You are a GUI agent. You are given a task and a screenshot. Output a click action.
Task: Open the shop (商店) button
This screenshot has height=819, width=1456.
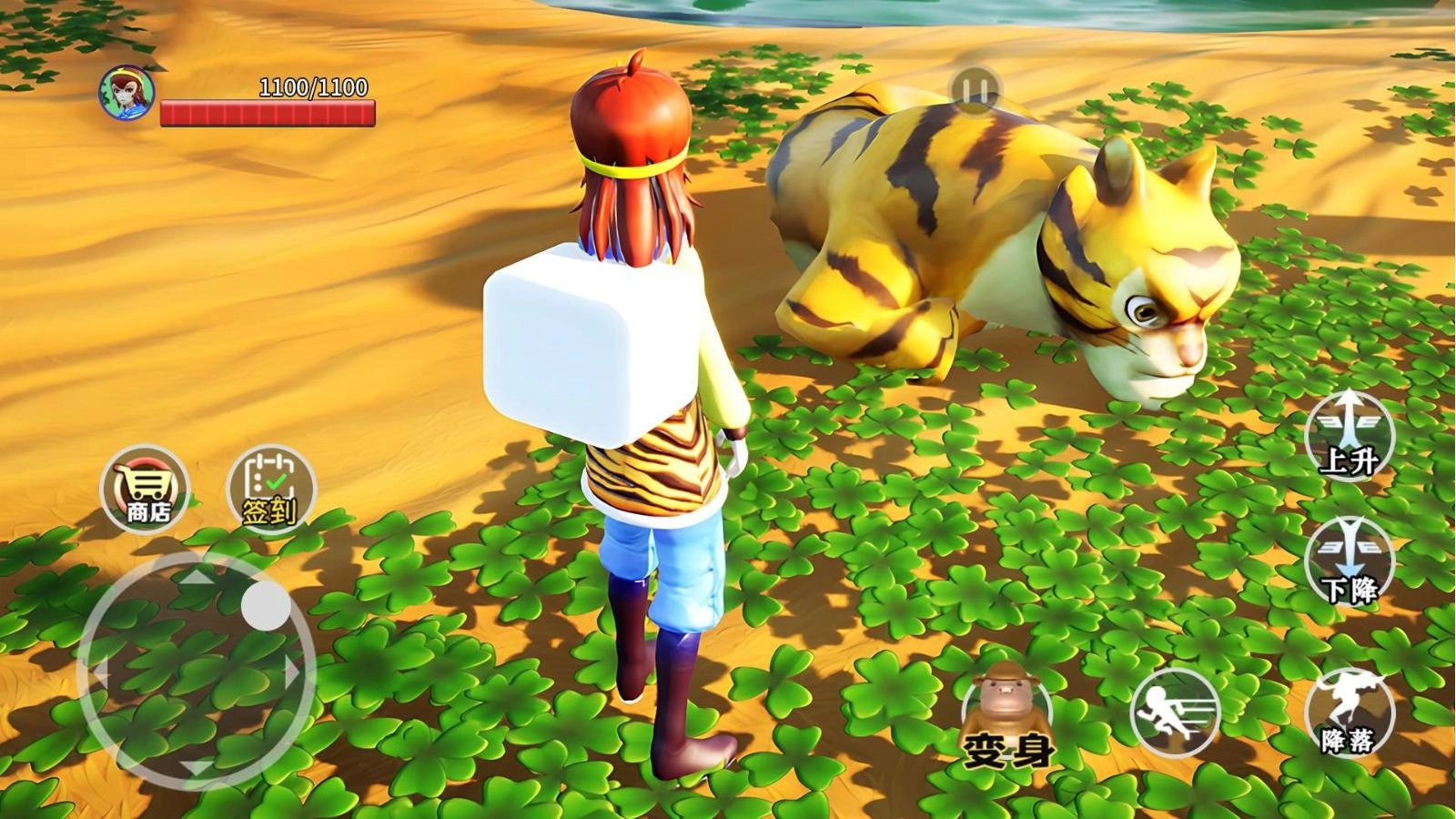(145, 488)
